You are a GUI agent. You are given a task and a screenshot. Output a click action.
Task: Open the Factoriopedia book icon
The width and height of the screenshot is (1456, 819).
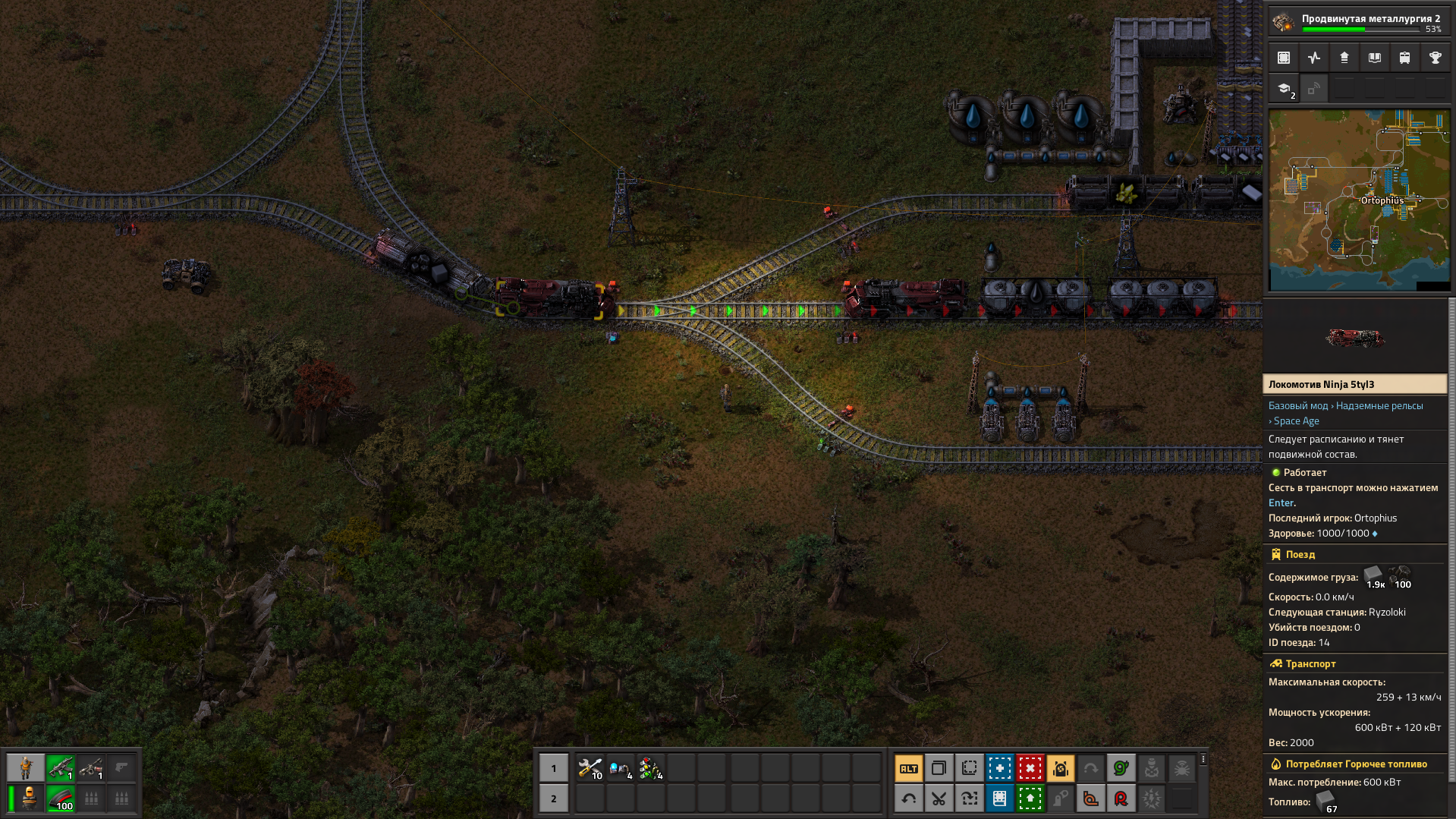click(1374, 58)
